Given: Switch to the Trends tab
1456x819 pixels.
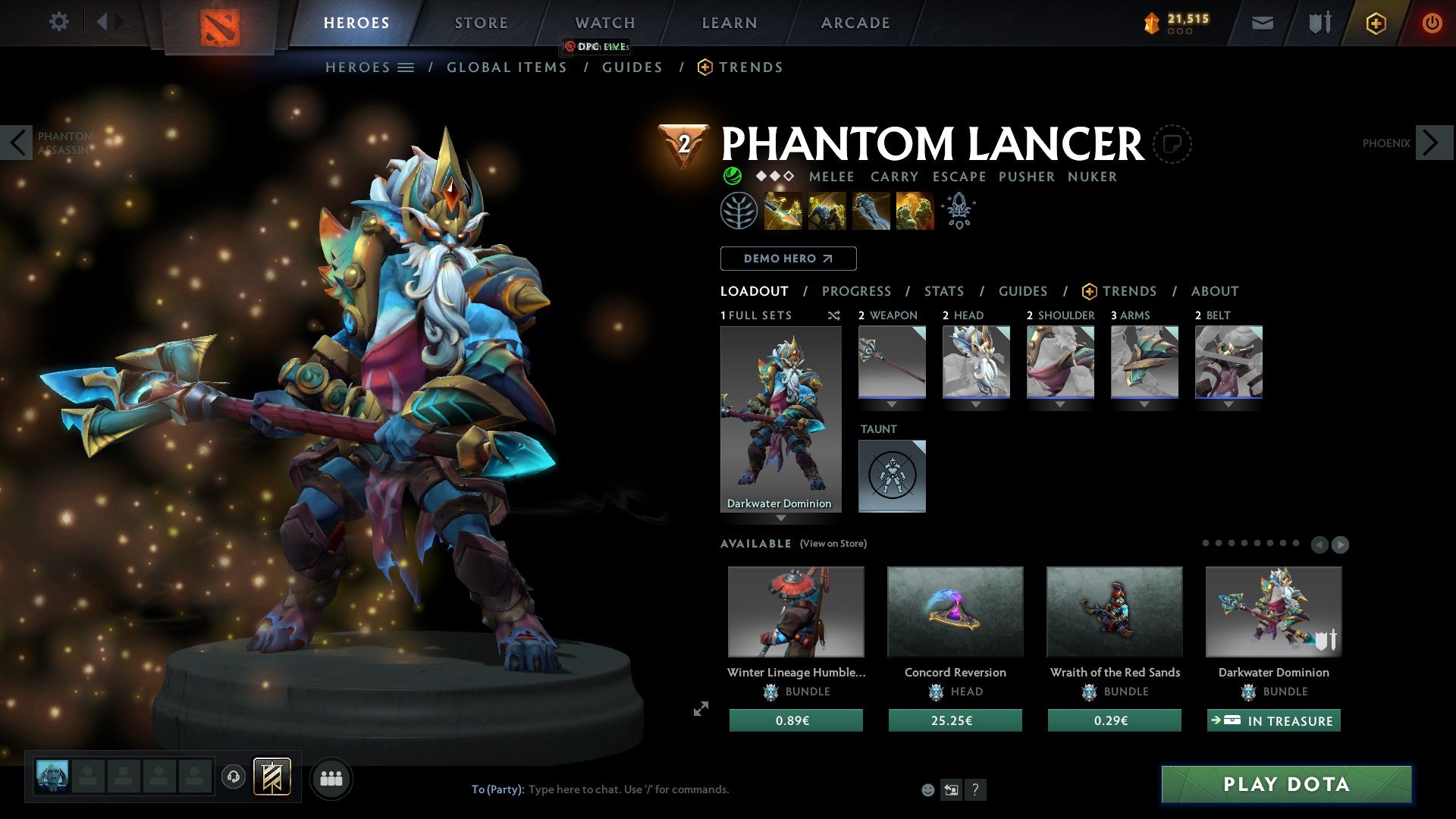Looking at the screenshot, I should [1130, 291].
